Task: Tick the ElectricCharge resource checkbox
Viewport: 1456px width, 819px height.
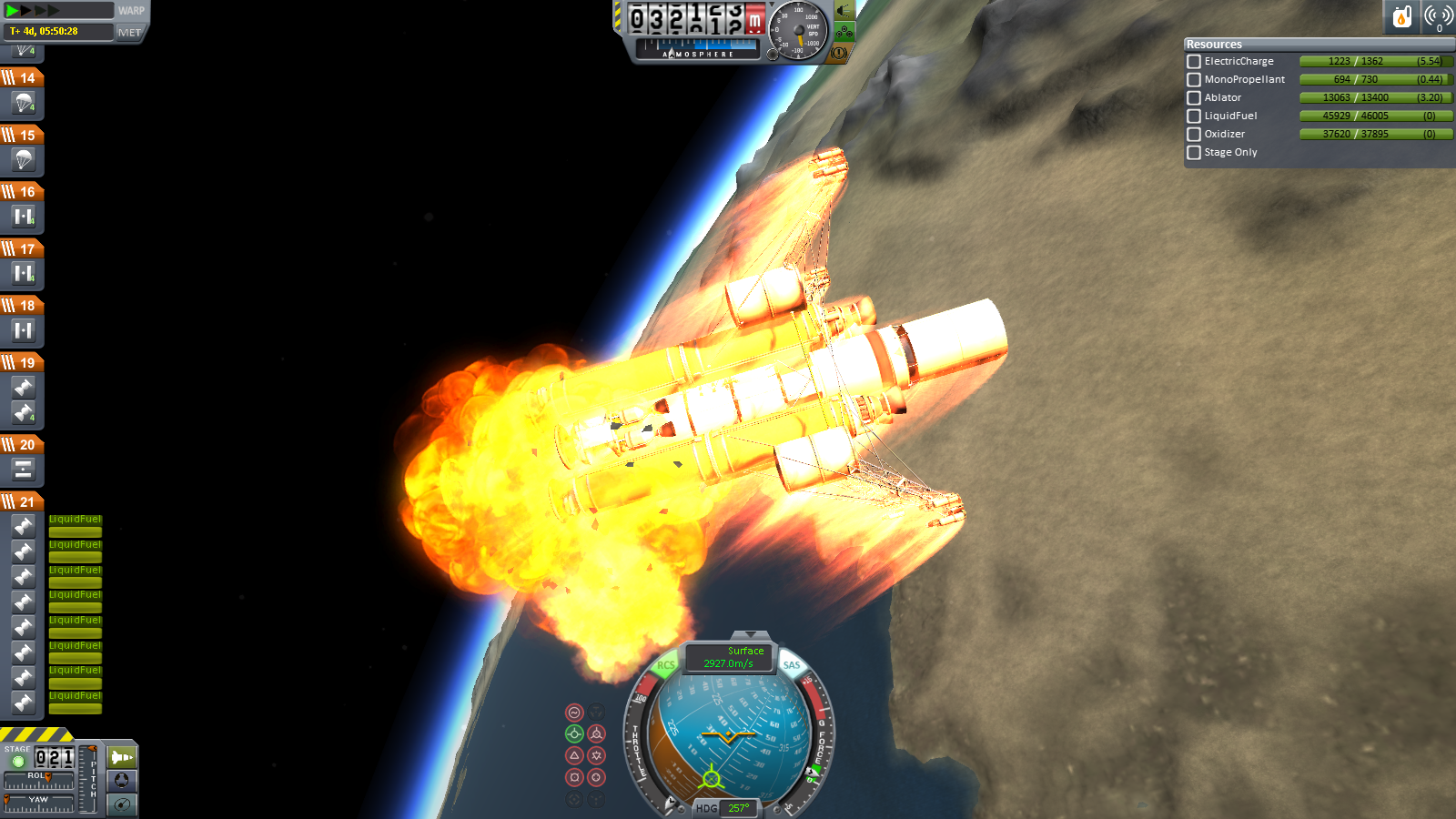Action: [1194, 62]
